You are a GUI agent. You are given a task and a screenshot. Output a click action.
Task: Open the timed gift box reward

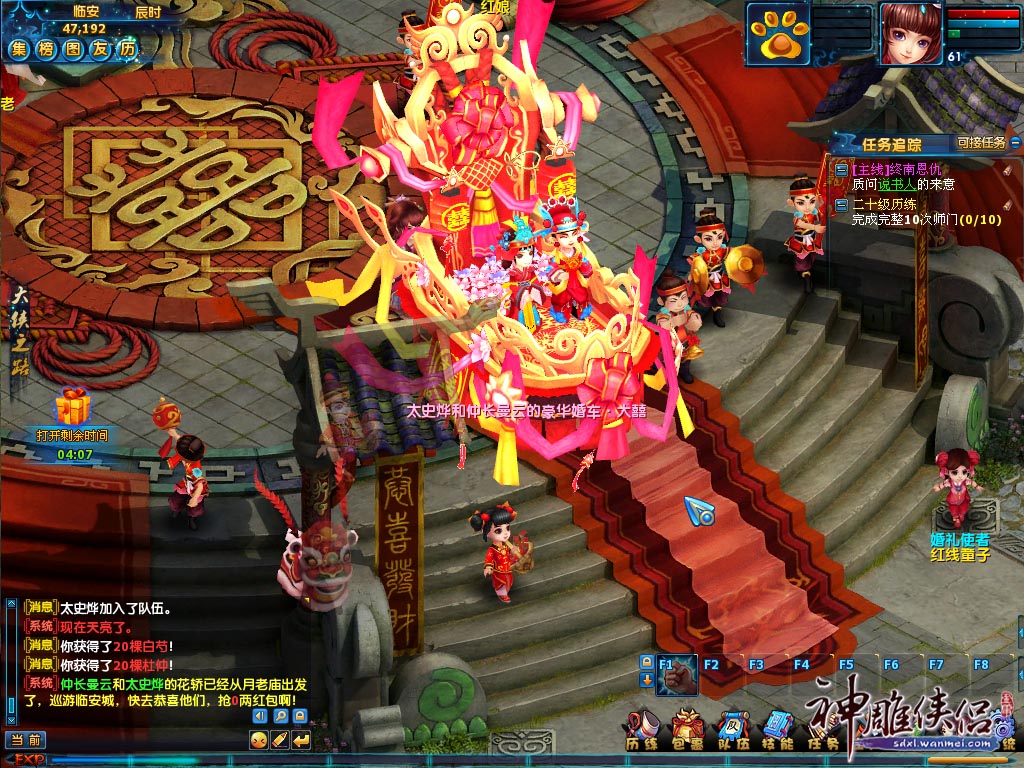[72, 407]
